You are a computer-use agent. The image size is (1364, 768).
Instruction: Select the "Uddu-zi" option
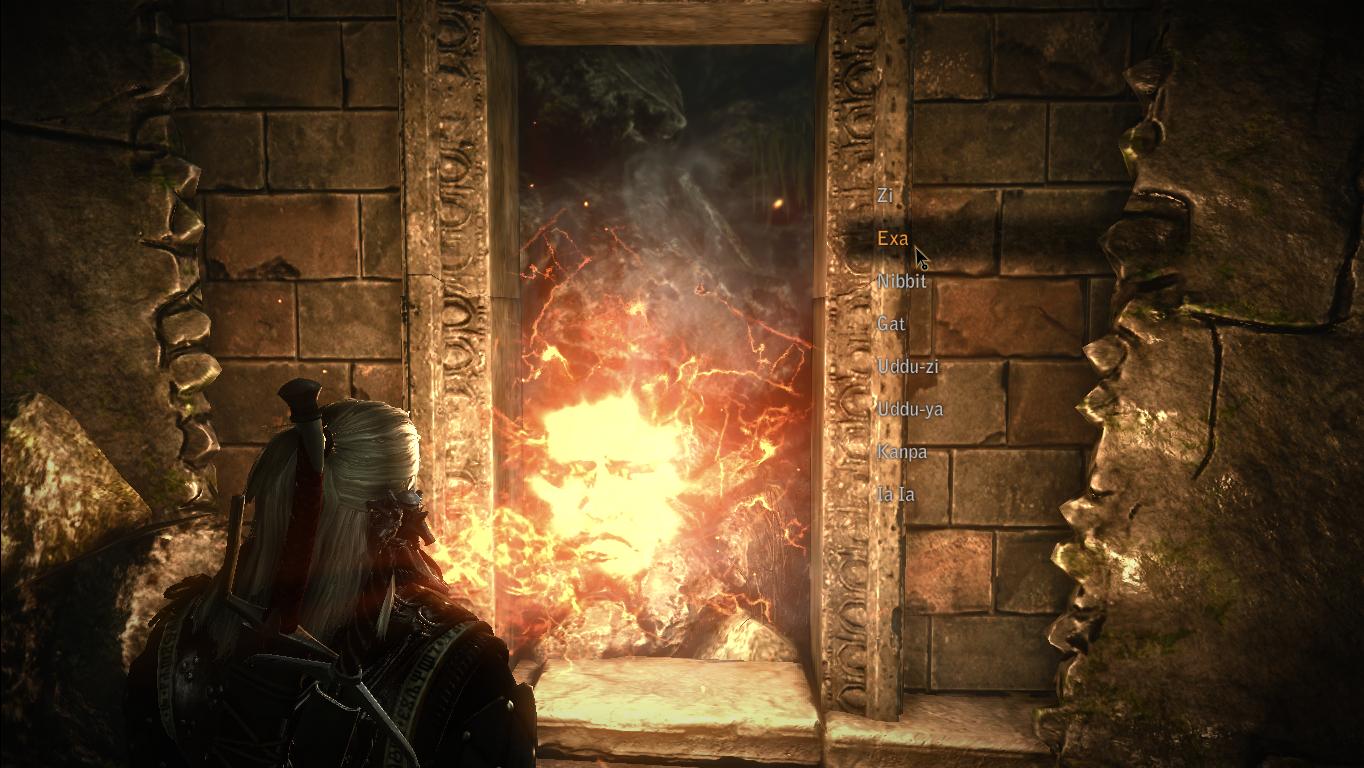point(907,367)
